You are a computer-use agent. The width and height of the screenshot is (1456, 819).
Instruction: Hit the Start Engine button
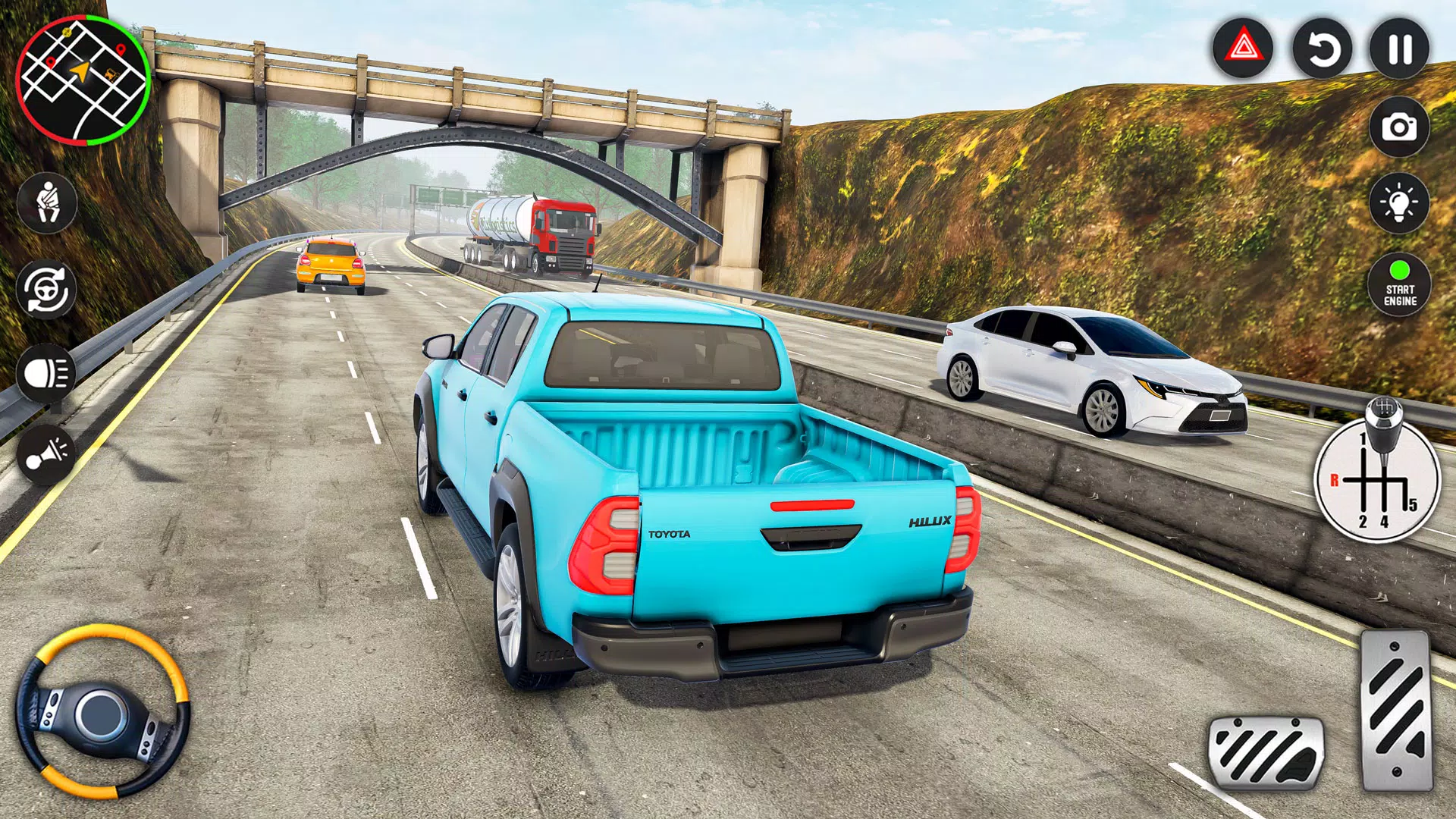1399,285
